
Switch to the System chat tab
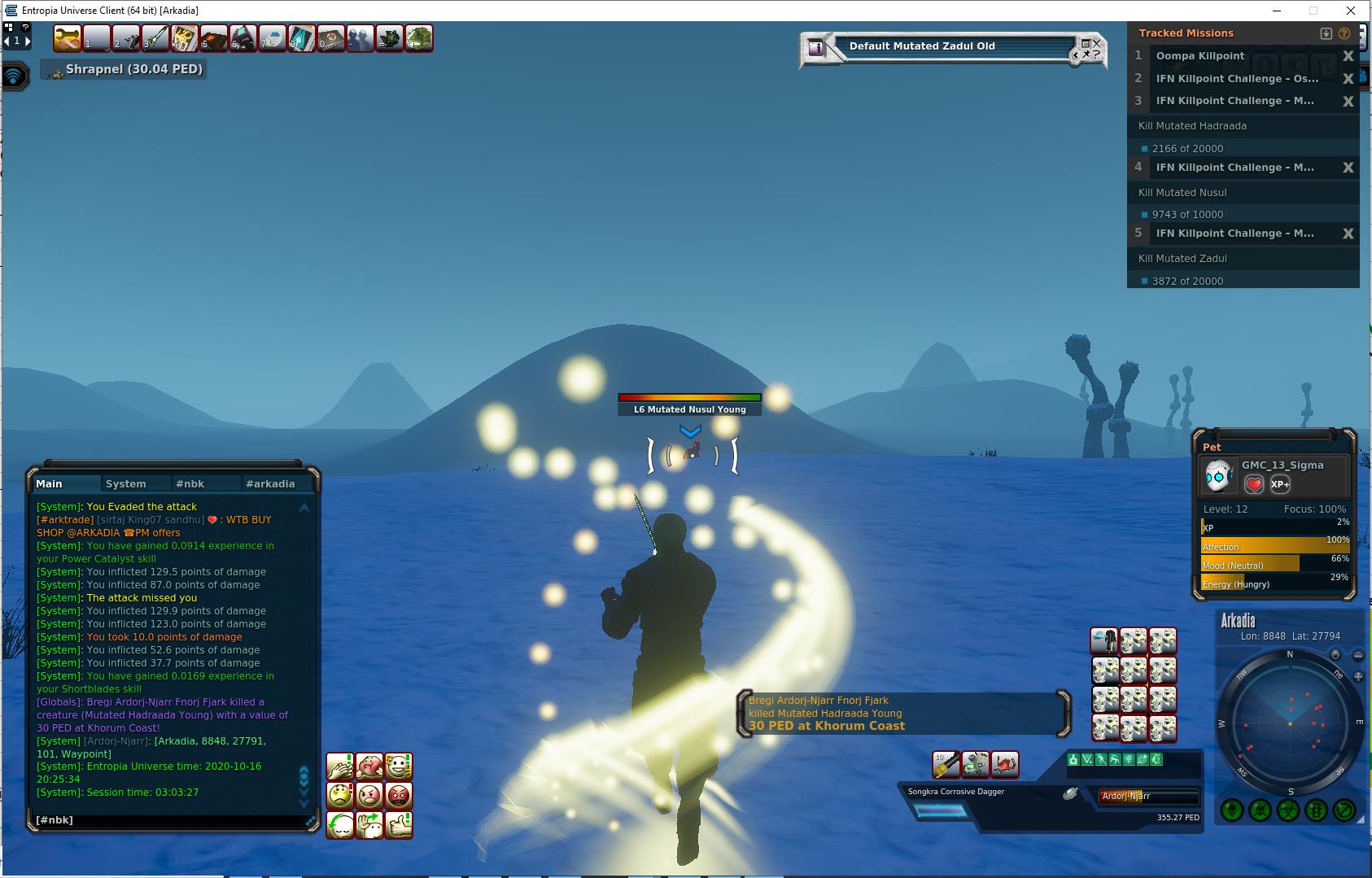[125, 483]
